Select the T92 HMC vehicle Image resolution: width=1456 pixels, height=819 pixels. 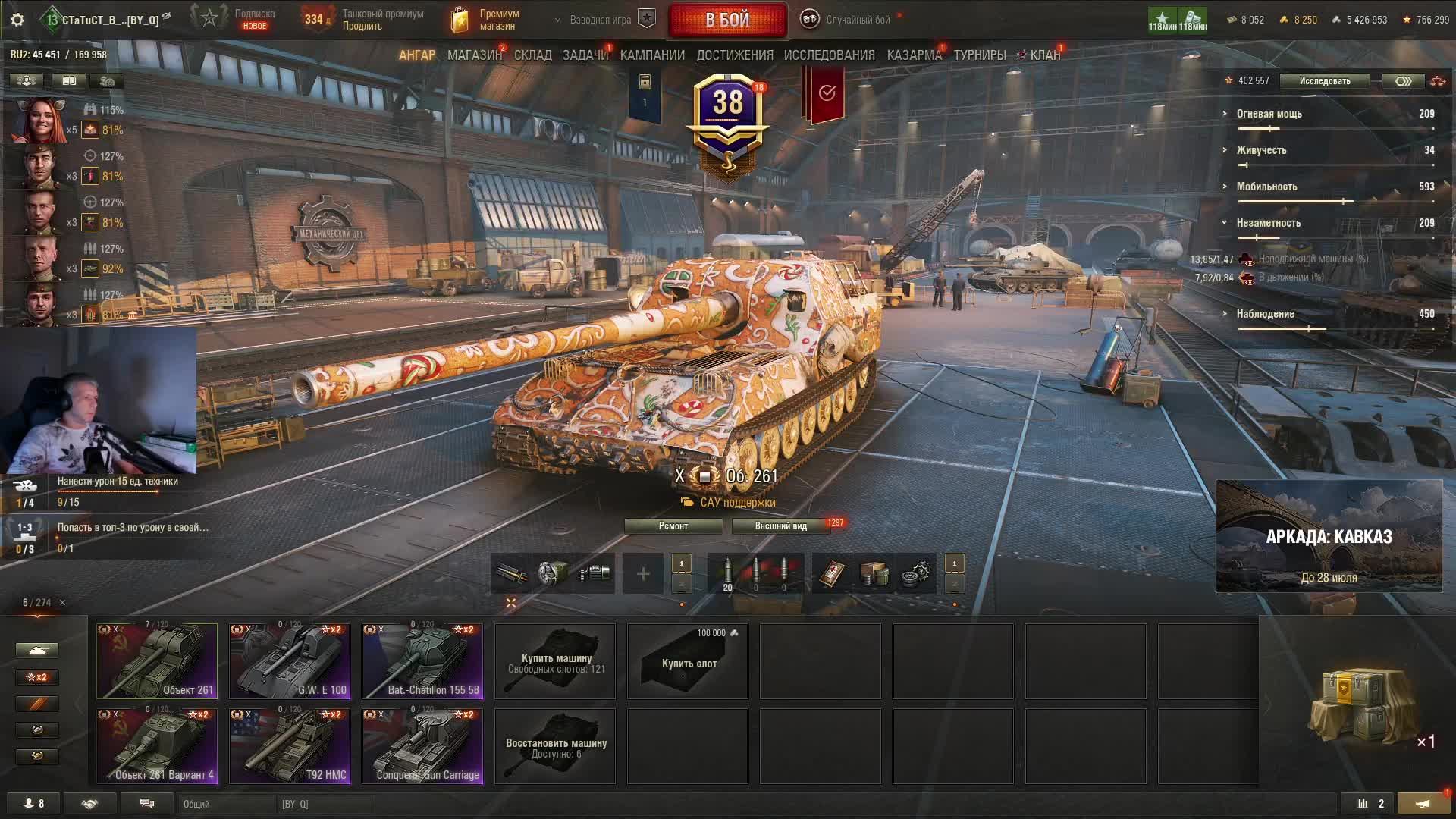(x=290, y=745)
